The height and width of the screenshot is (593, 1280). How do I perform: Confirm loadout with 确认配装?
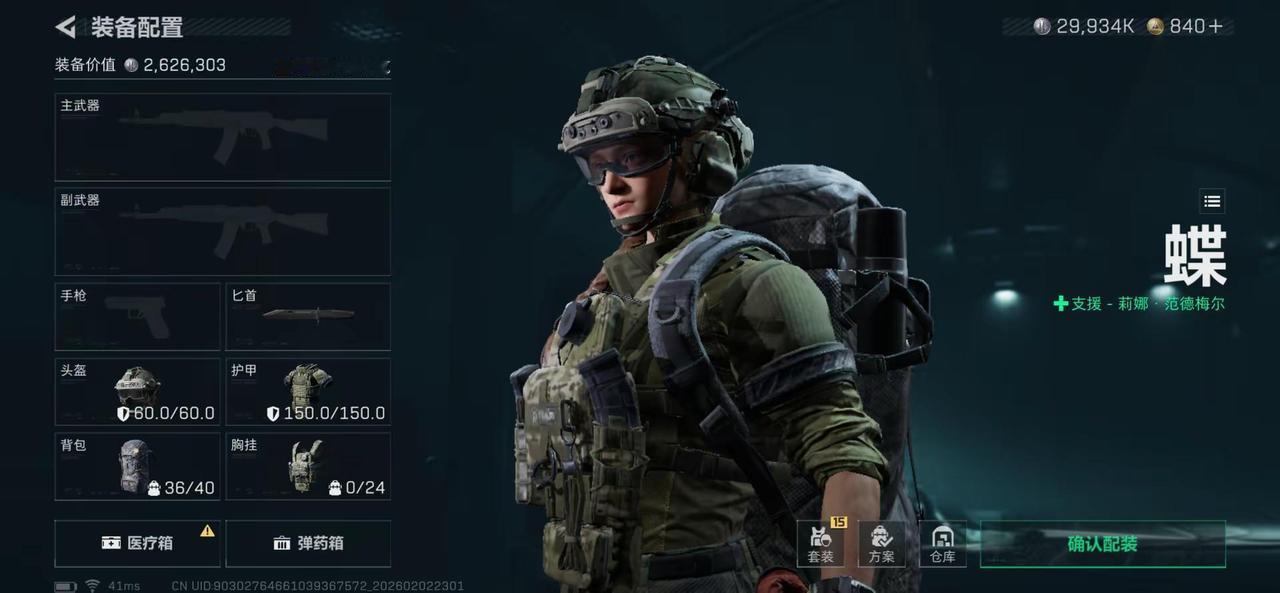click(1102, 544)
